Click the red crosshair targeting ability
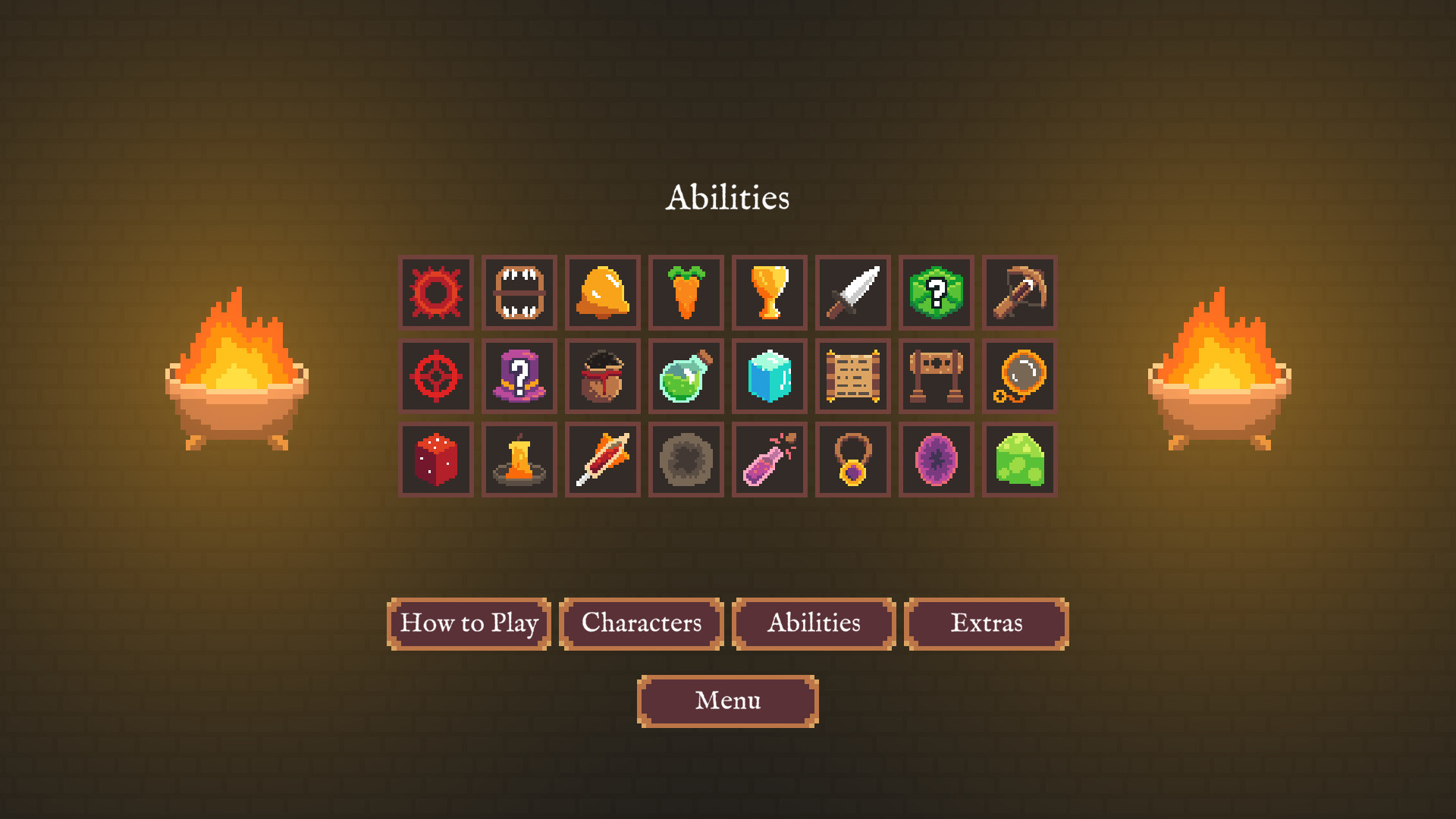 point(436,376)
